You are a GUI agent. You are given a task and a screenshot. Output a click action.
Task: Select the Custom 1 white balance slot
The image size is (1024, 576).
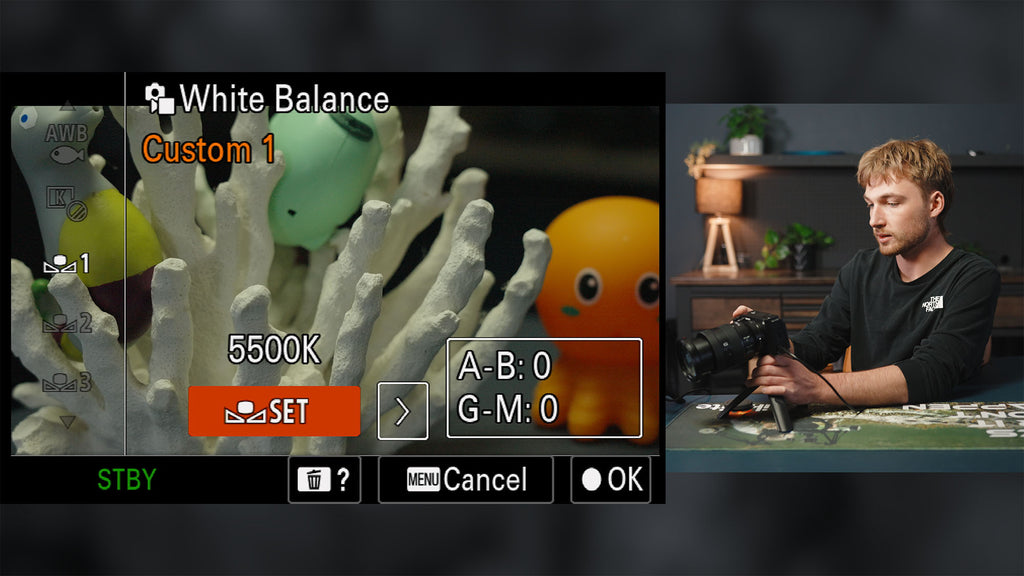66,264
